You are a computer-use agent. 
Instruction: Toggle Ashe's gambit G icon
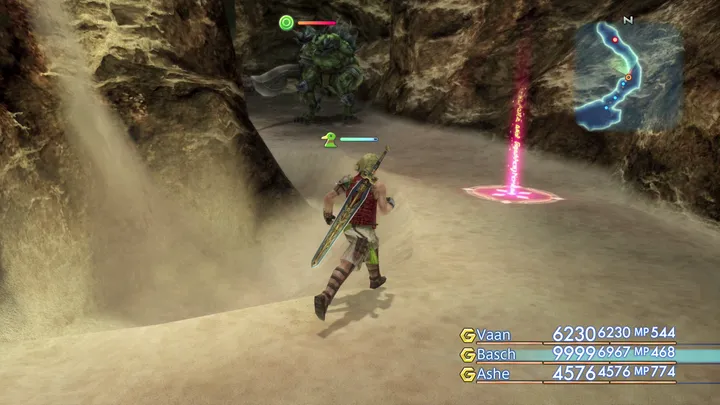click(x=467, y=374)
